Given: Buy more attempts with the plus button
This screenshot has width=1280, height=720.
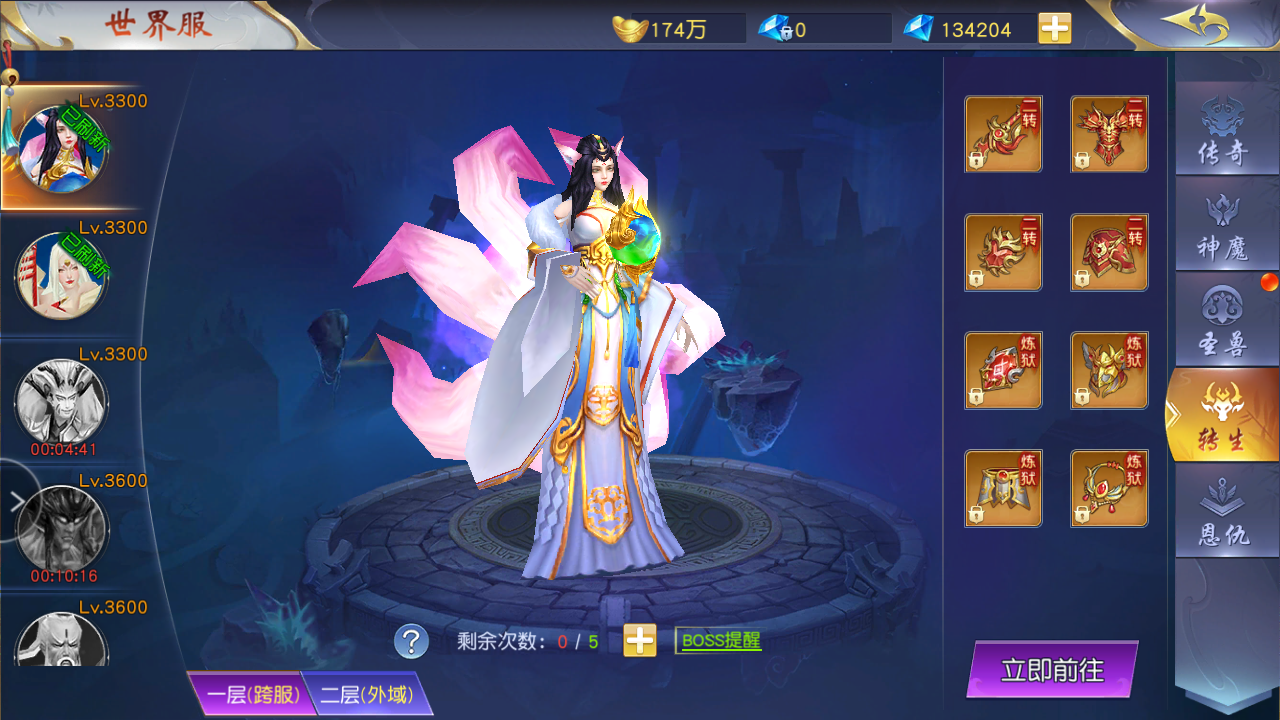Looking at the screenshot, I should click(640, 641).
